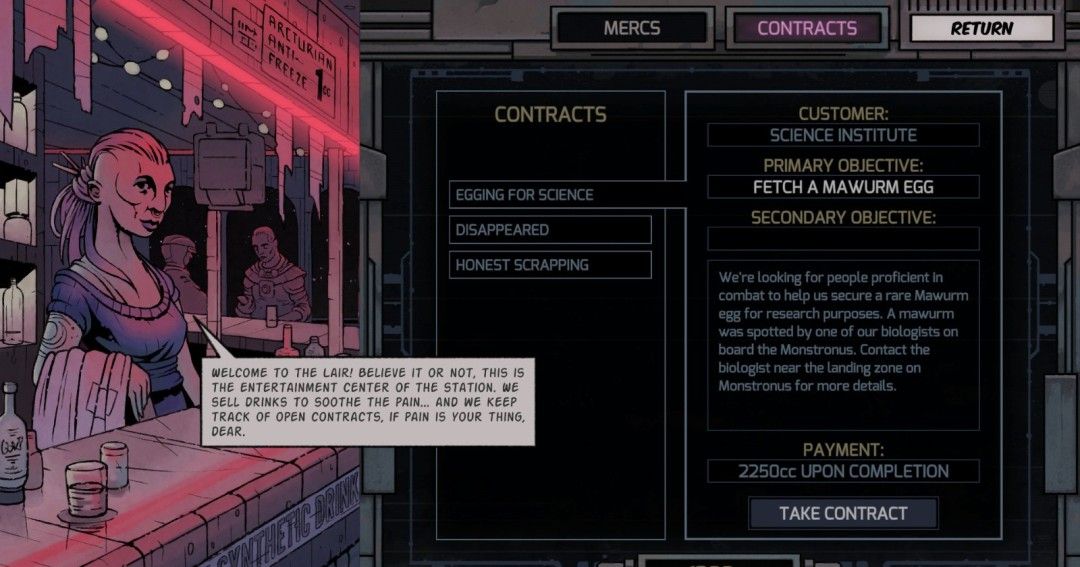Image resolution: width=1080 pixels, height=567 pixels.
Task: Select the Egging for Science contract
Action: [550, 195]
